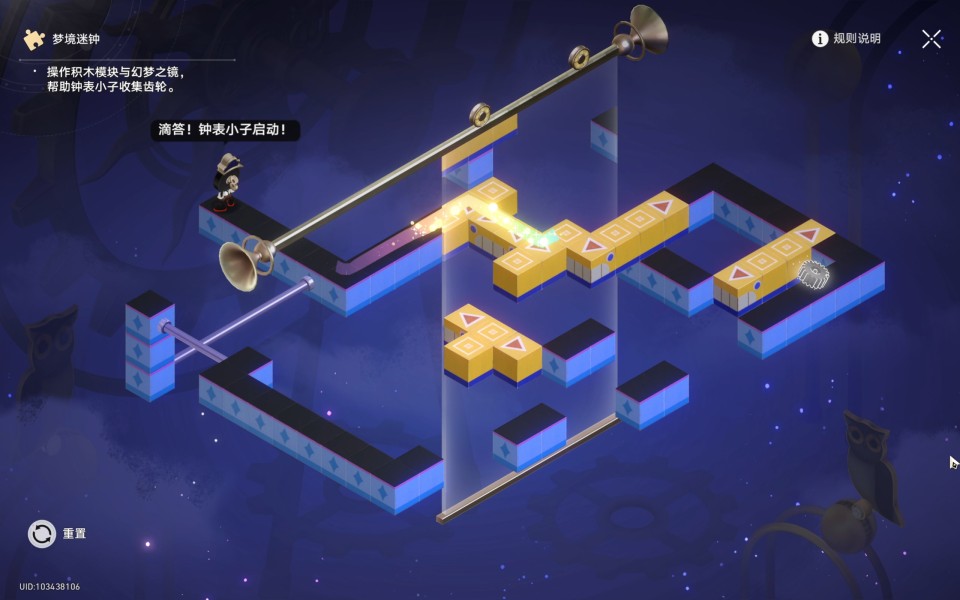The image size is (960, 600).
Task: Close the puzzle with the X button
Action: click(x=931, y=39)
